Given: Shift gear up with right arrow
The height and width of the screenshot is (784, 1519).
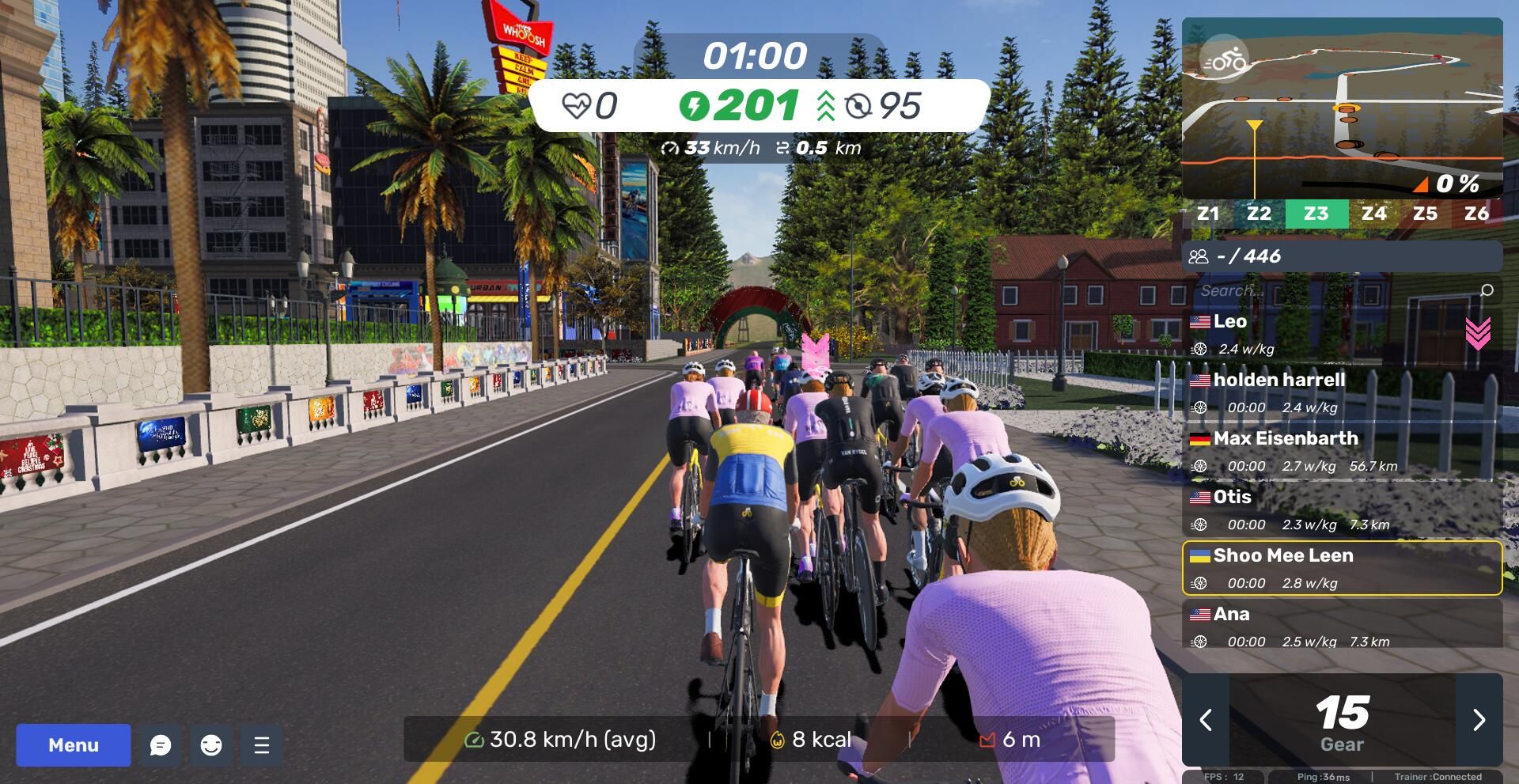Looking at the screenshot, I should (x=1479, y=720).
